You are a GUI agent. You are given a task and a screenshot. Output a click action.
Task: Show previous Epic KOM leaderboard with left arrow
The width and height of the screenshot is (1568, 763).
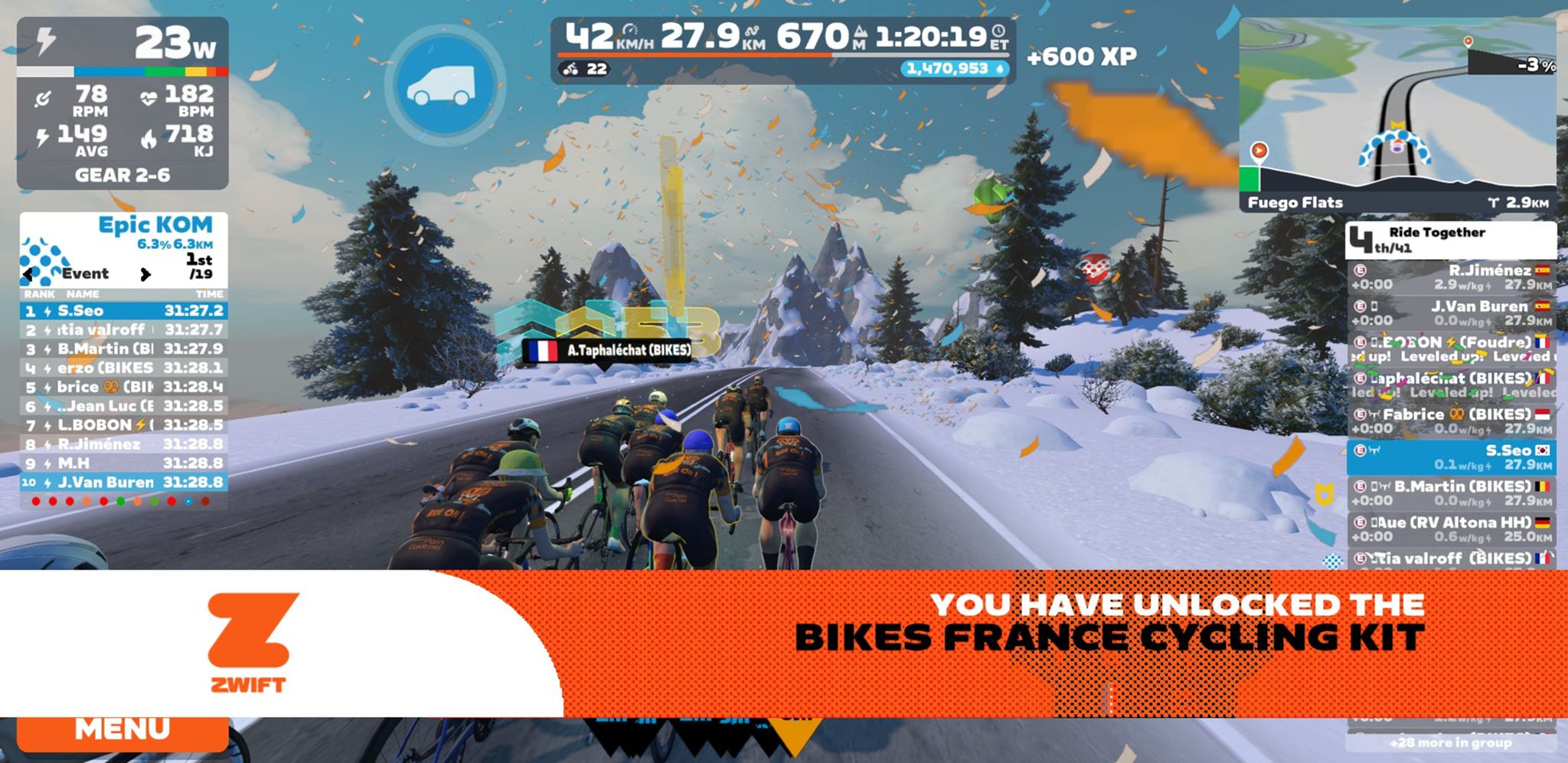(x=29, y=274)
